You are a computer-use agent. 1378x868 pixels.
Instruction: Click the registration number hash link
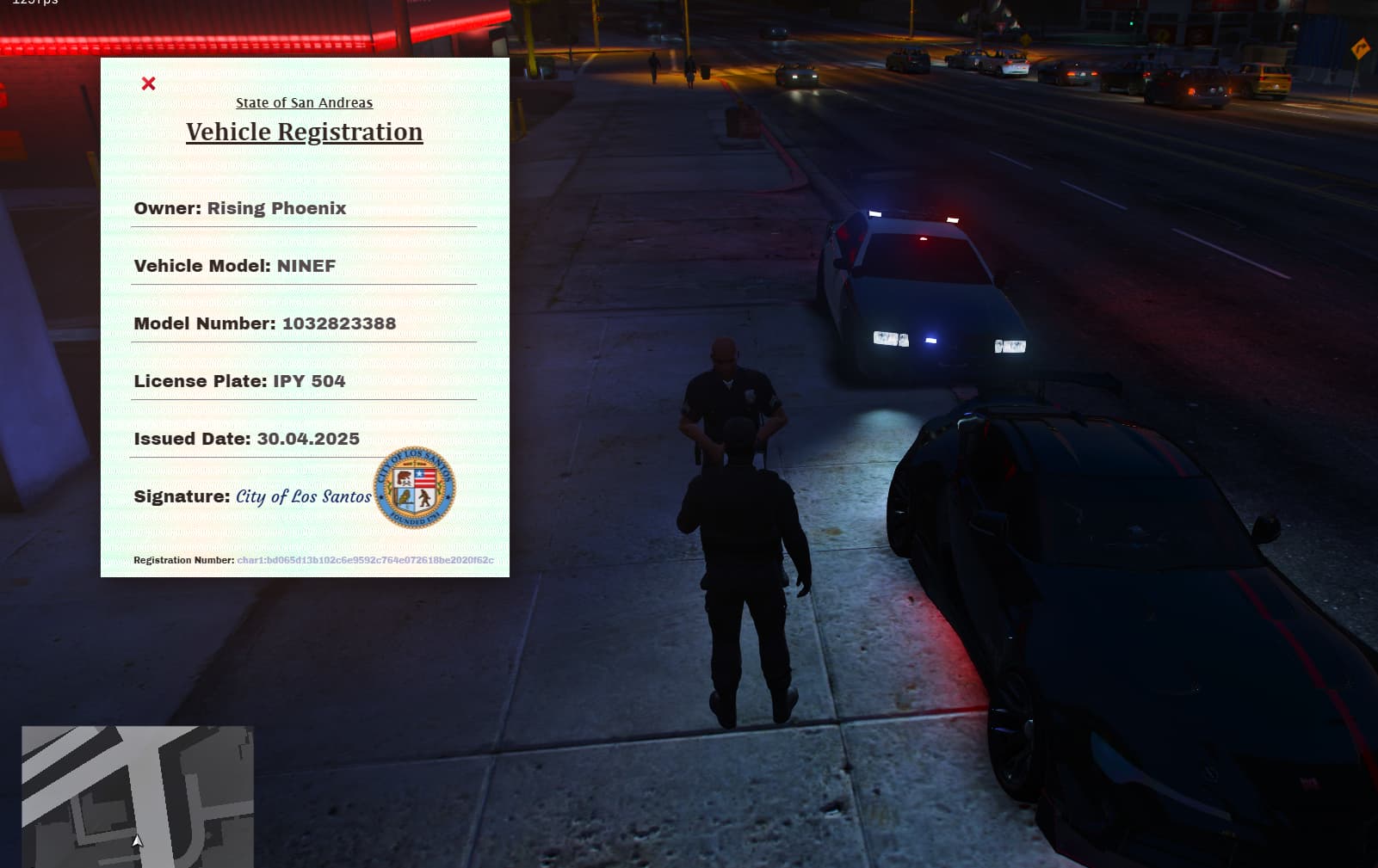point(365,560)
